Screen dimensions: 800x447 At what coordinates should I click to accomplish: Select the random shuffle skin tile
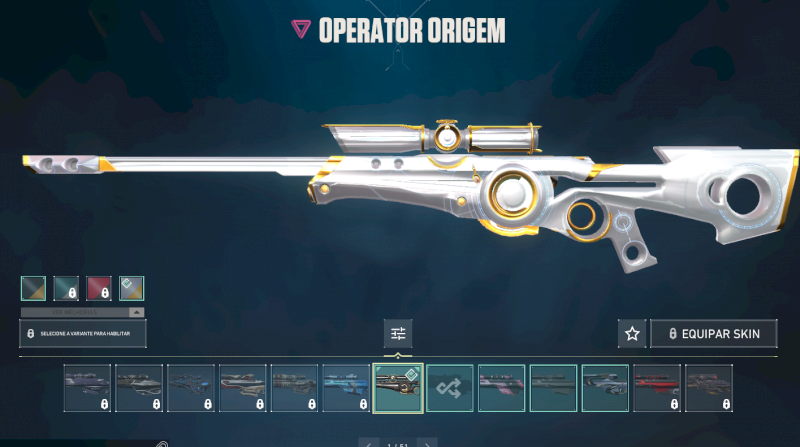pyautogui.click(x=450, y=388)
